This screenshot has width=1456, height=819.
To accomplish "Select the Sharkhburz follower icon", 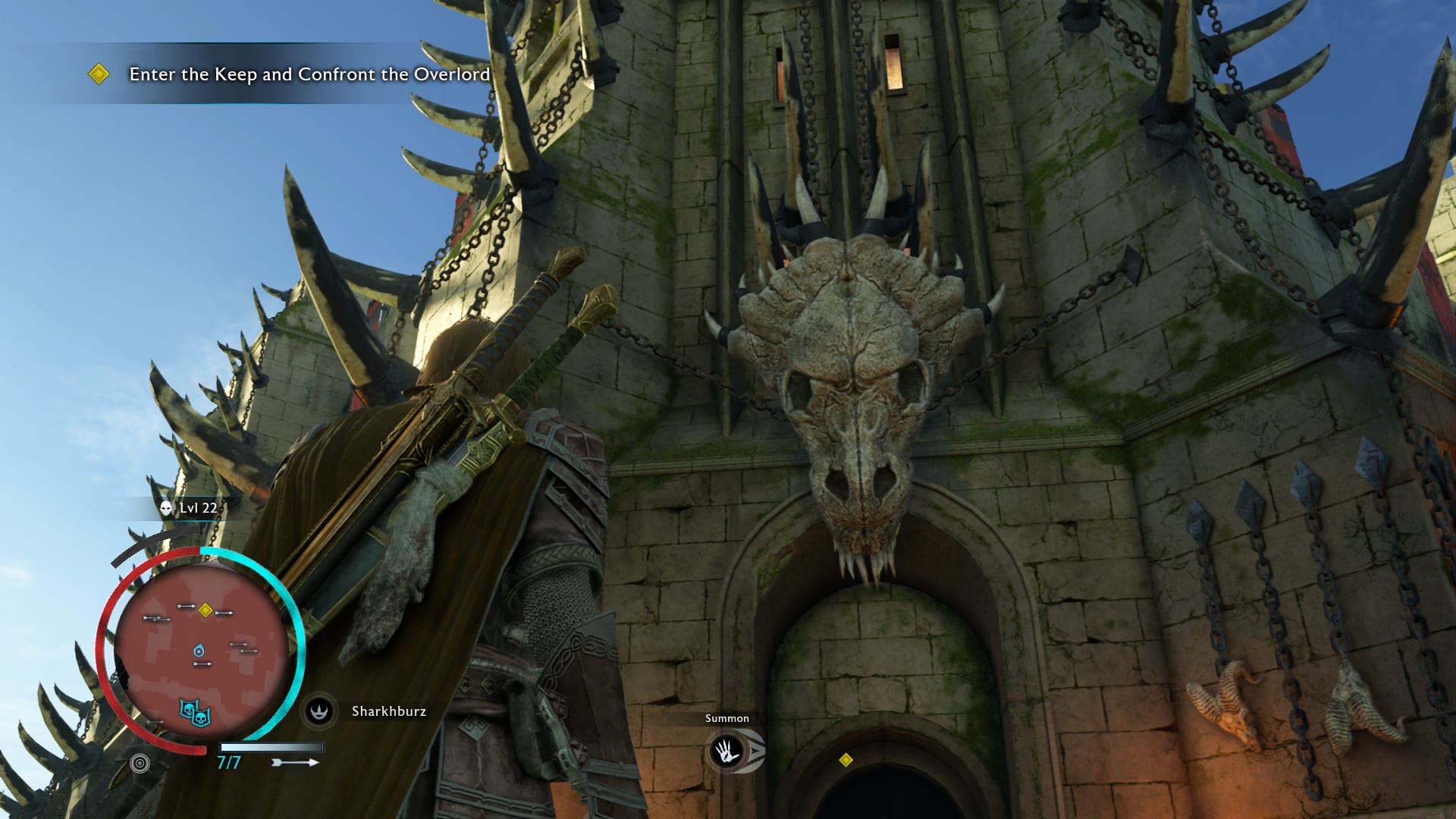I will (319, 711).
